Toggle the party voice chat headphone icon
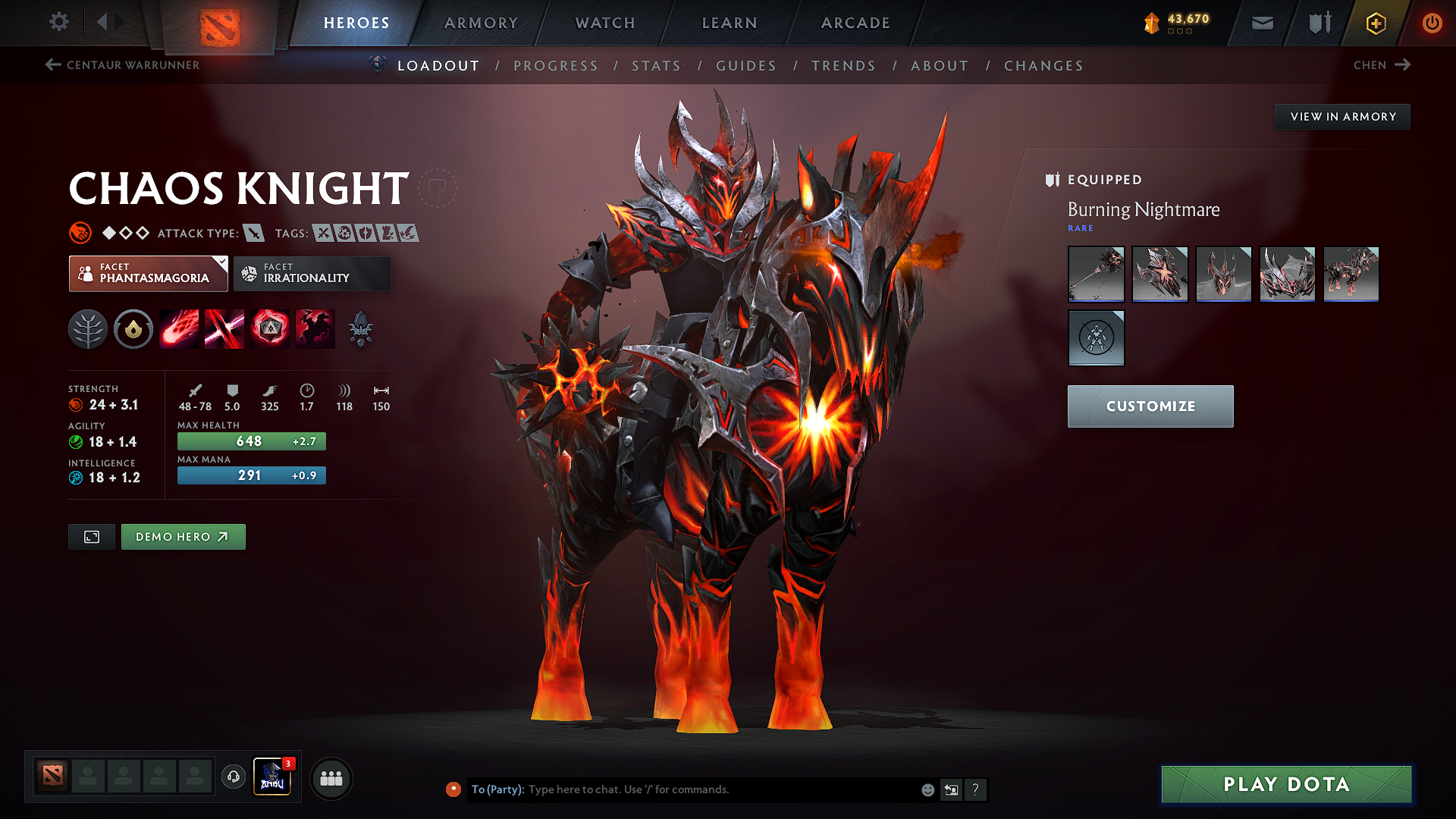This screenshot has width=1456, height=819. (x=233, y=778)
